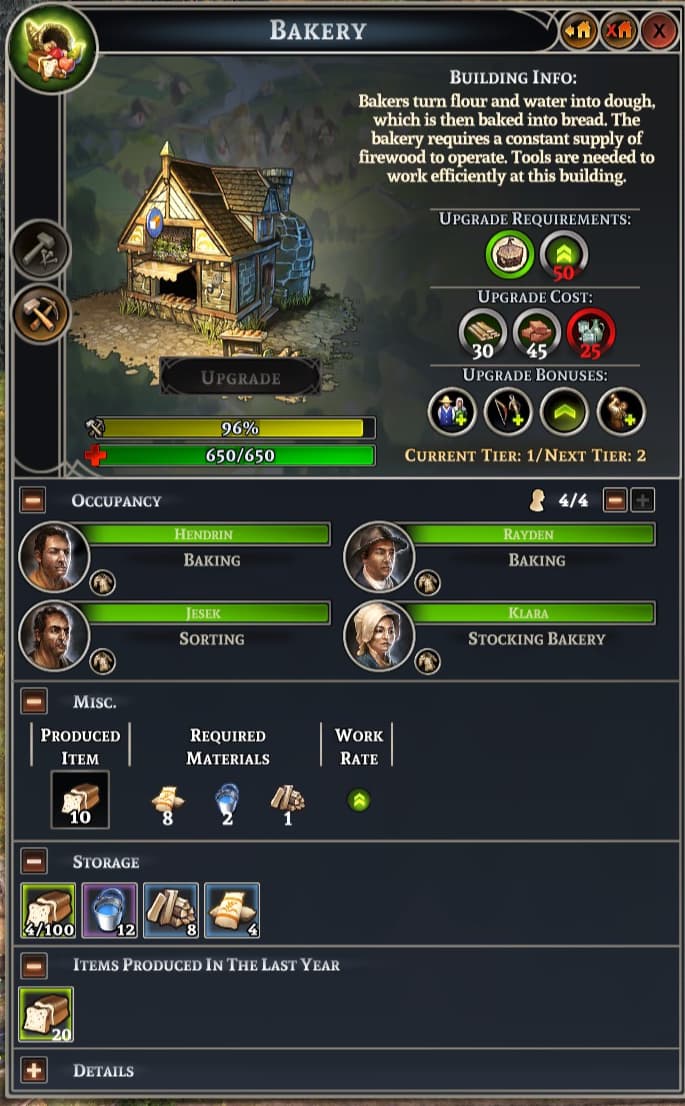Decrease the bakery worker count
The height and width of the screenshot is (1106, 685).
616,500
